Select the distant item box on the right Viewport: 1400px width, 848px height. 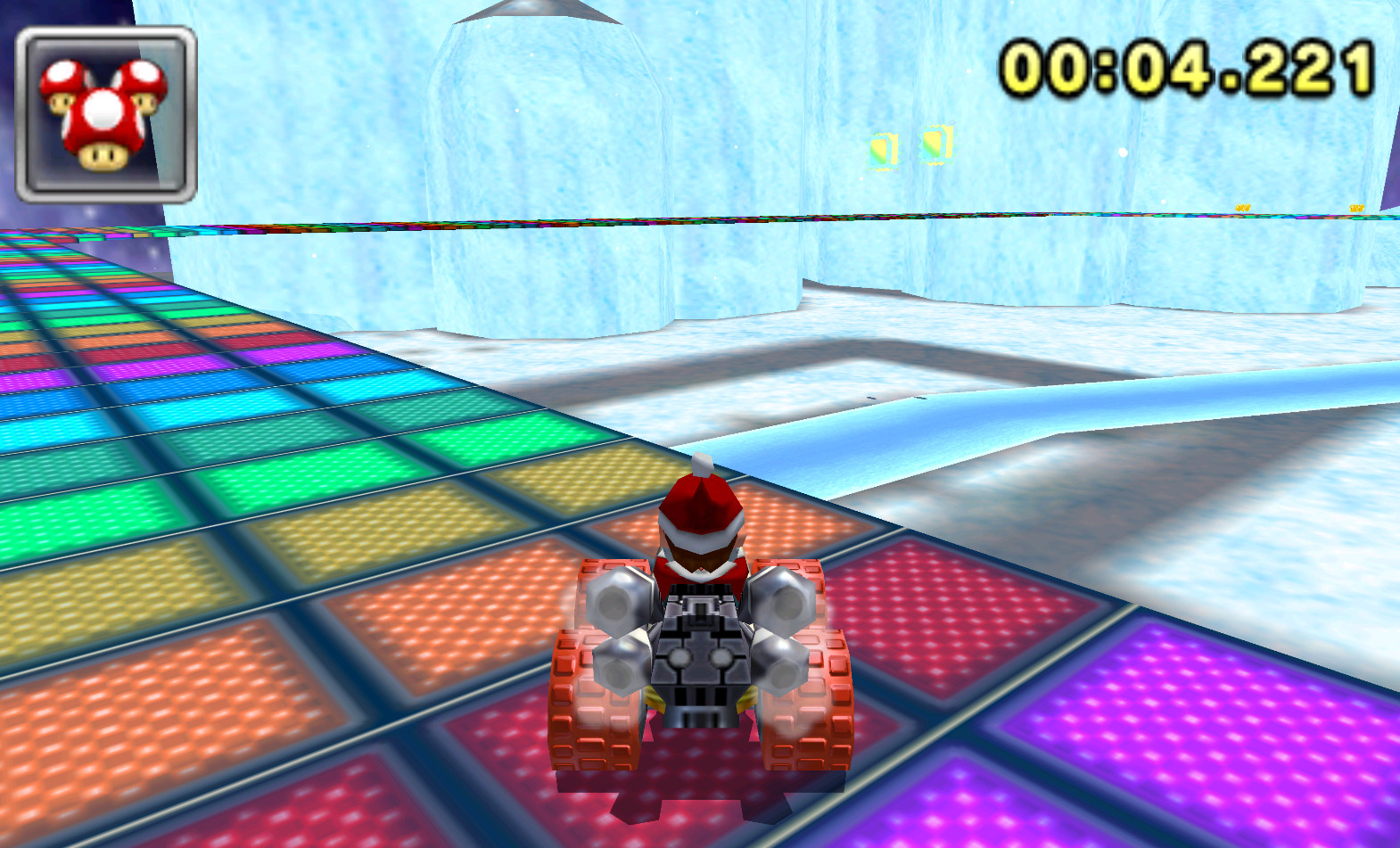click(x=935, y=144)
